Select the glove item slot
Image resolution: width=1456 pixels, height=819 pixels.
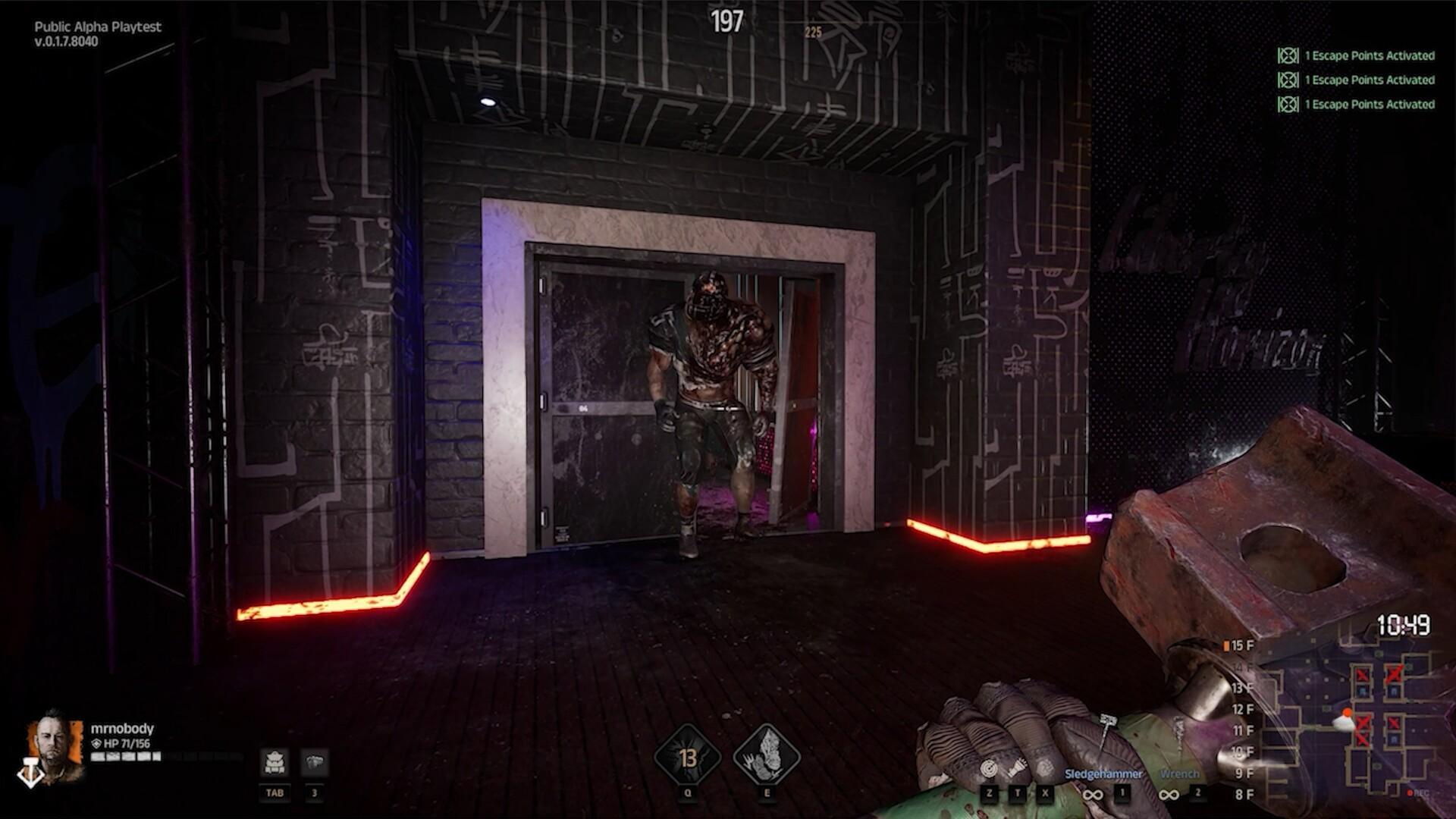314,761
